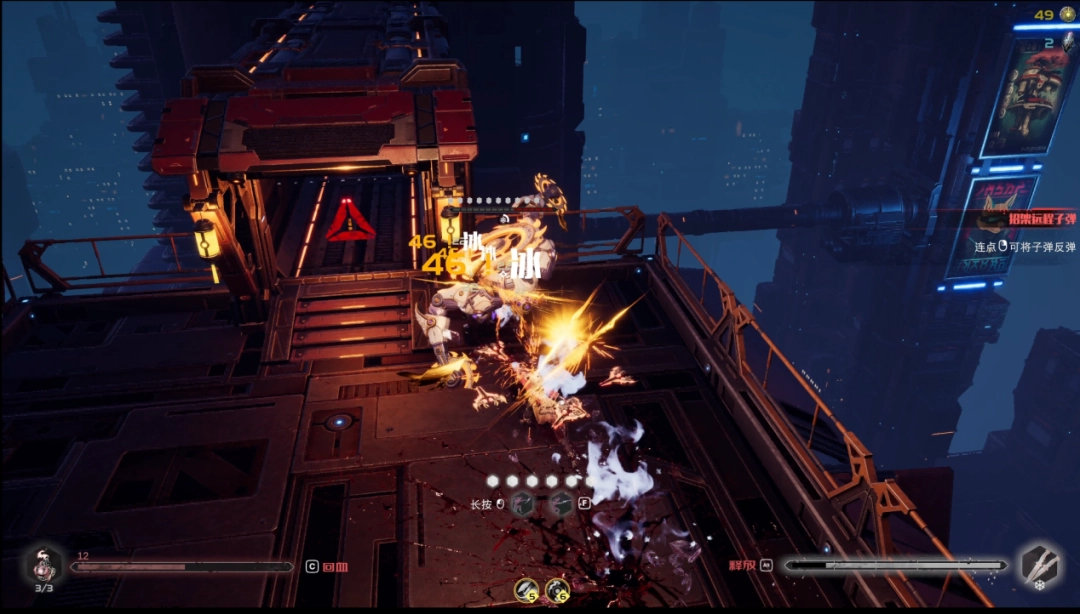Click the character portrait icon with 3/3
Screen dimensions: 1080x614
click(44, 565)
